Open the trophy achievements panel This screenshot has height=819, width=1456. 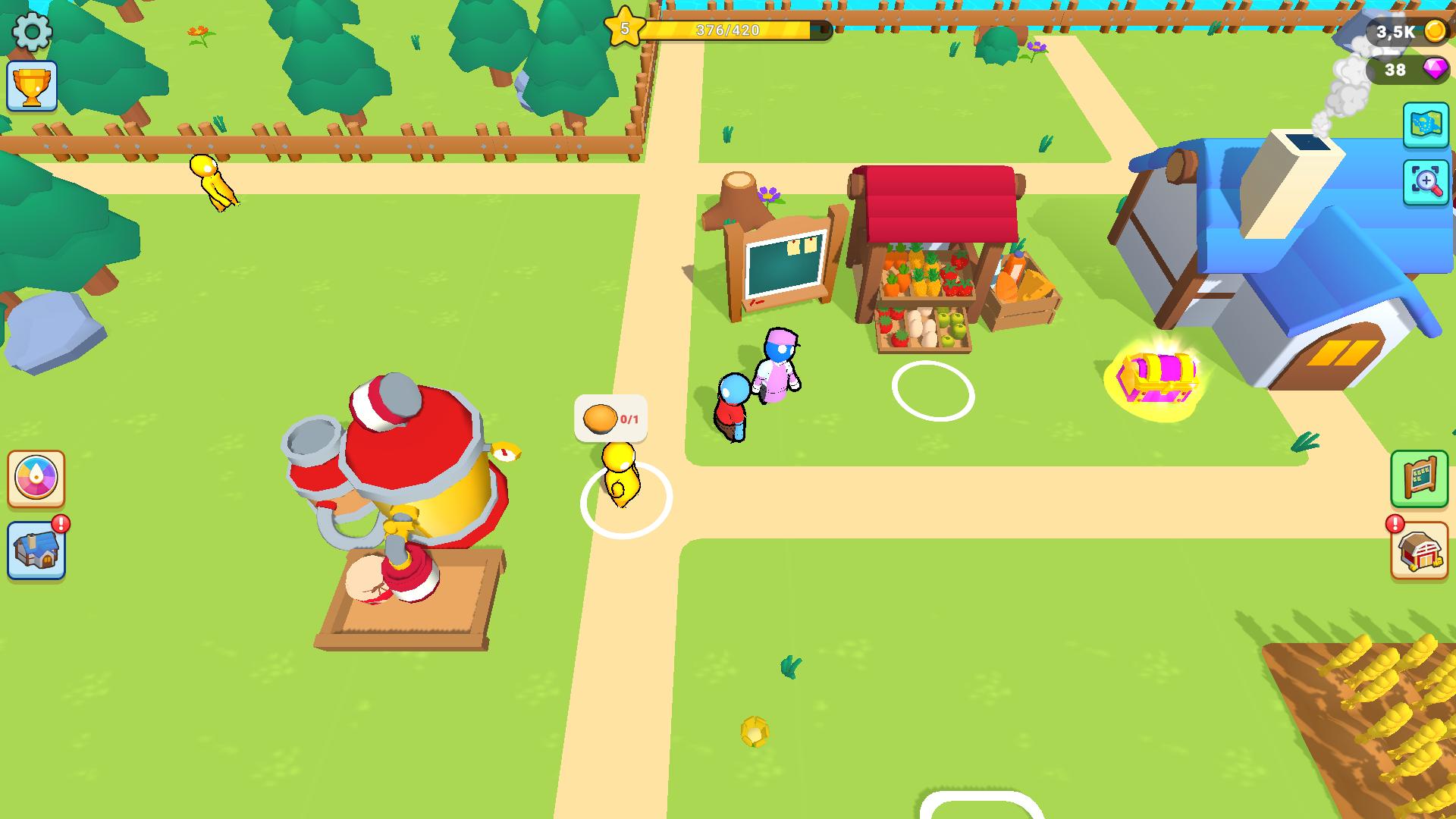pos(32,85)
